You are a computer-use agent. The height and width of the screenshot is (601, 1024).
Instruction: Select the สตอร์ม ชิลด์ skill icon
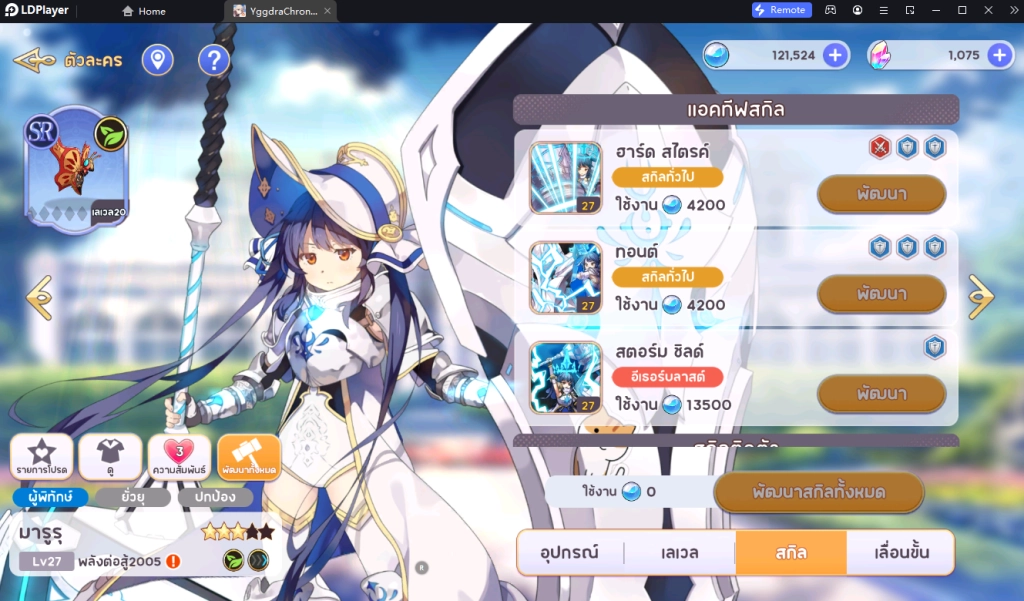[566, 377]
